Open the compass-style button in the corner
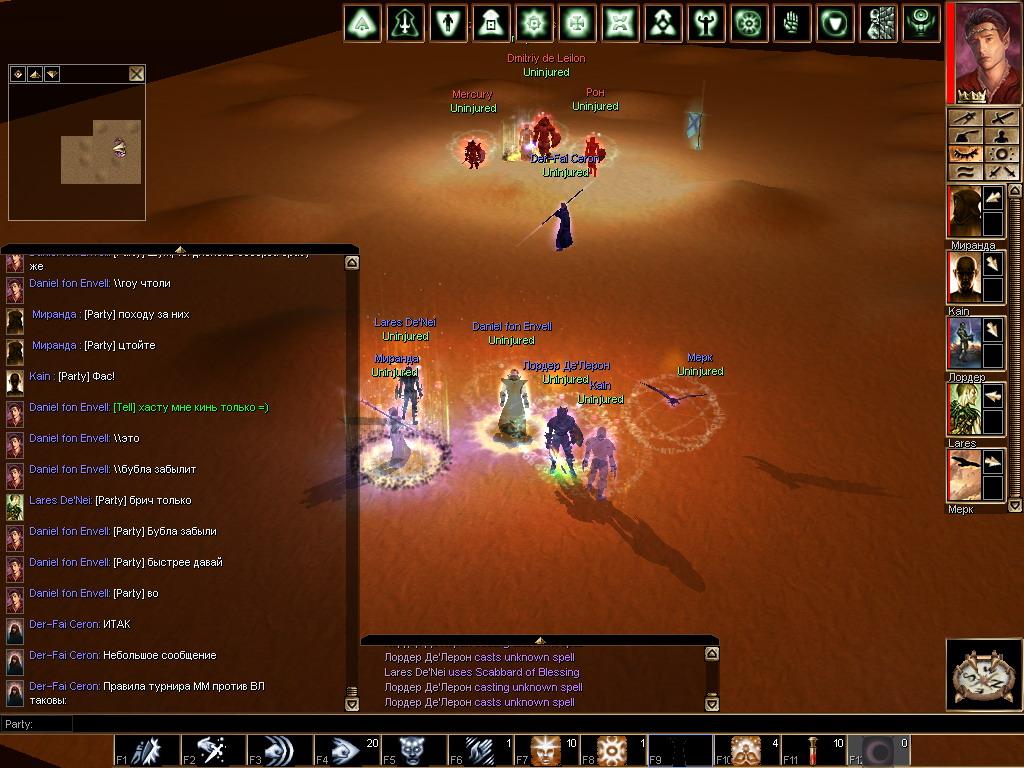This screenshot has height=768, width=1024. [984, 675]
